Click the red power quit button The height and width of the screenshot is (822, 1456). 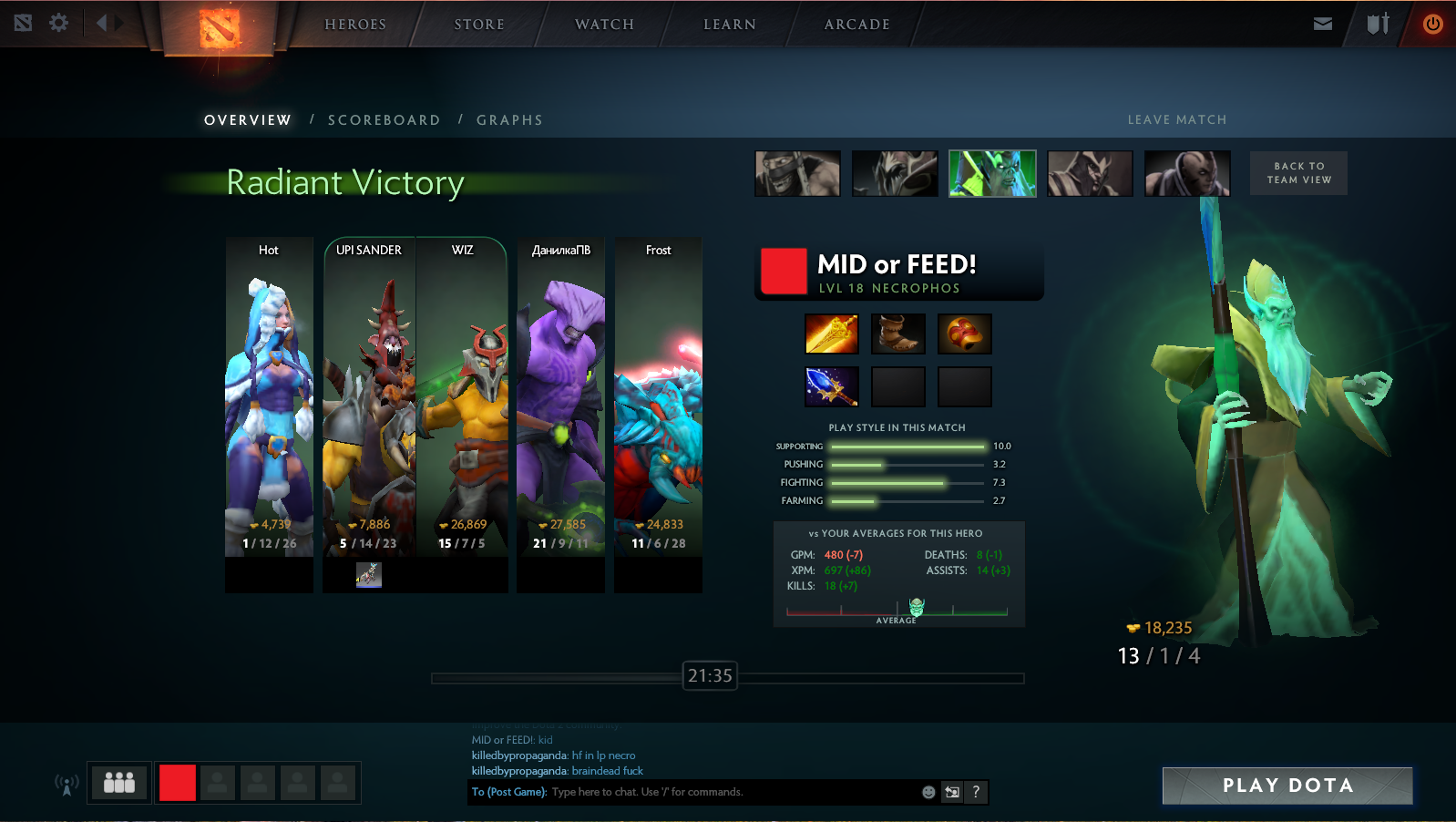pyautogui.click(x=1432, y=24)
